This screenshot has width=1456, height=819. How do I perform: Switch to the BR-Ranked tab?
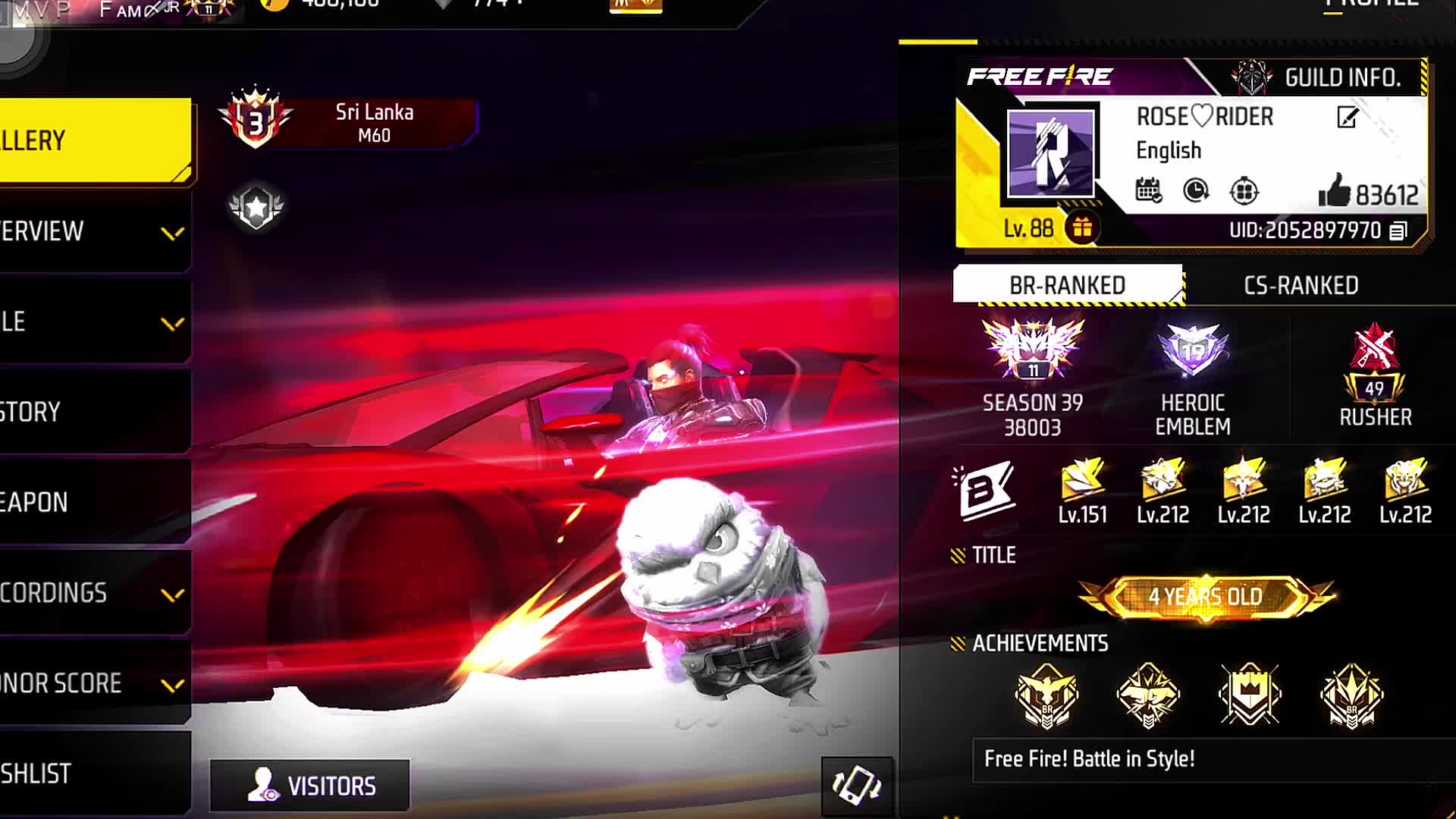pyautogui.click(x=1067, y=285)
